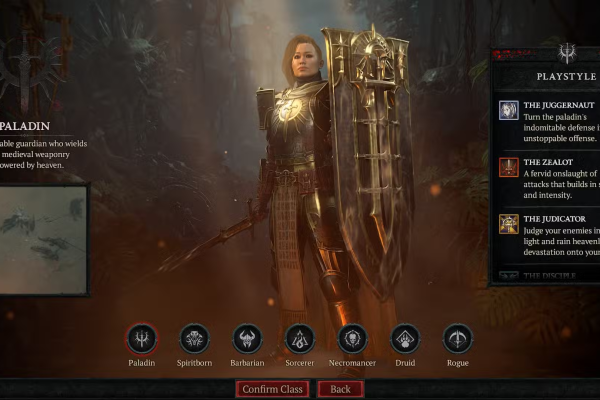Pick the Barbarian class icon
This screenshot has height=400, width=600.
tap(247, 339)
